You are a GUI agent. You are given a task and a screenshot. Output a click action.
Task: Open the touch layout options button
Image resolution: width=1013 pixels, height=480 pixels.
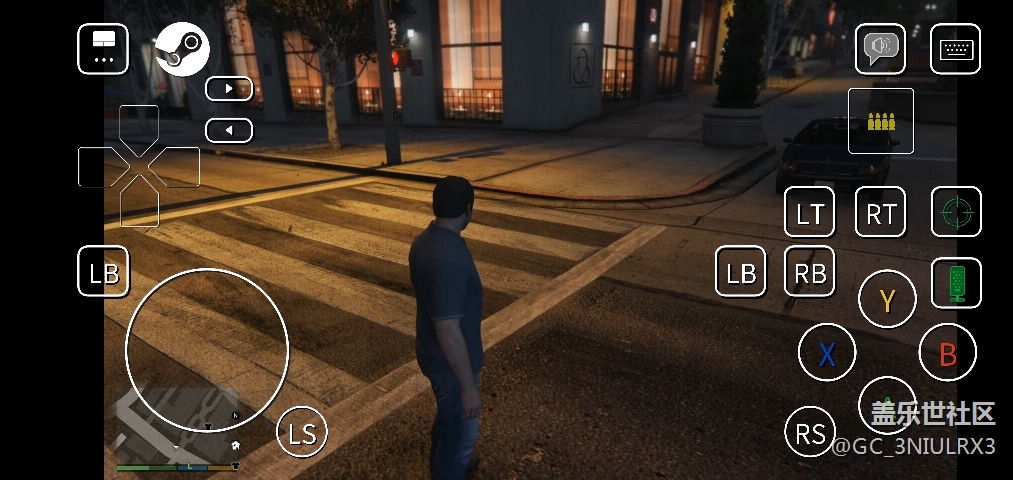tap(103, 49)
